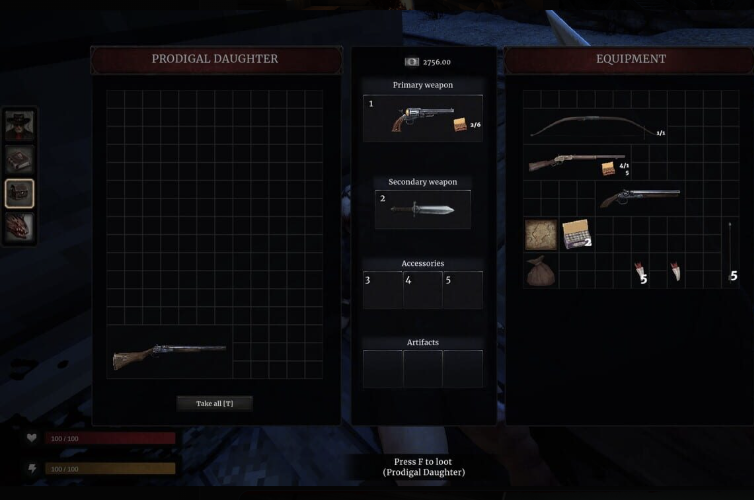
Task: Click accessory slot number 5
Action: pos(462,290)
